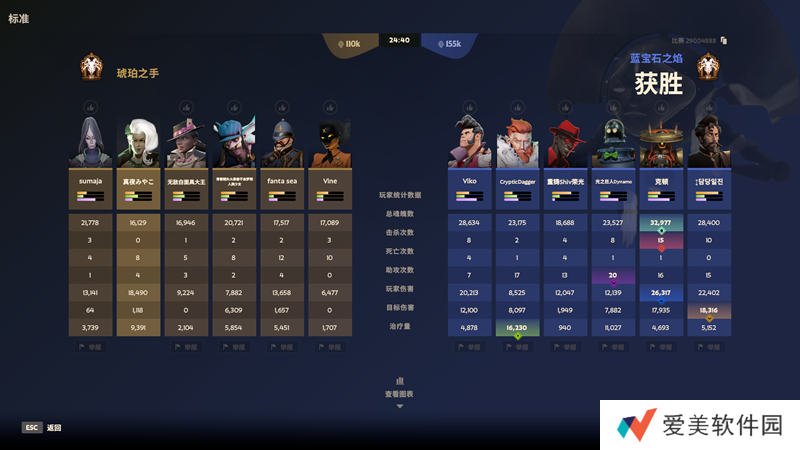
Task: Report player sumaja
Action: pos(89,347)
